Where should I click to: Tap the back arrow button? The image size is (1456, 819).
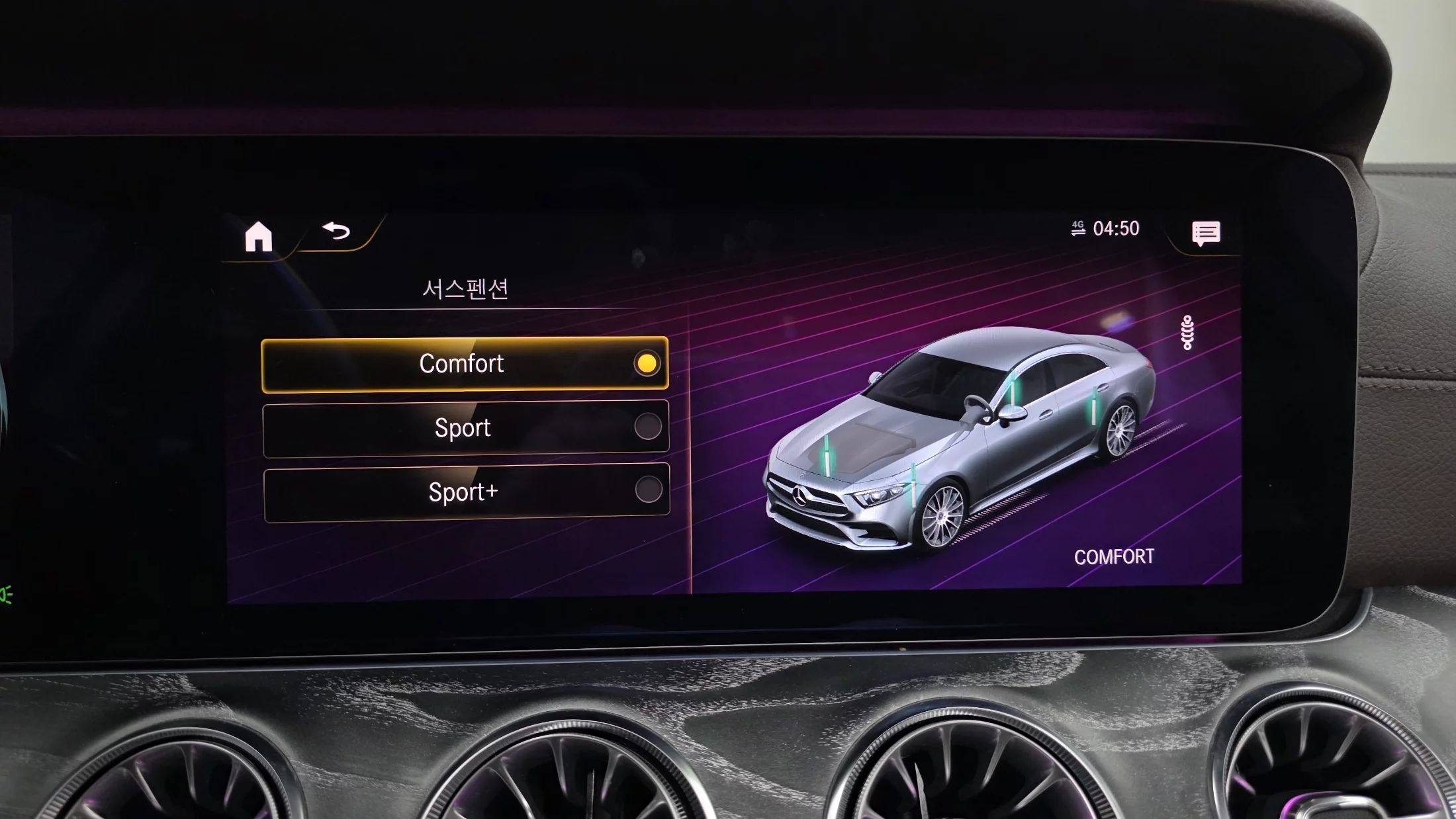(336, 231)
